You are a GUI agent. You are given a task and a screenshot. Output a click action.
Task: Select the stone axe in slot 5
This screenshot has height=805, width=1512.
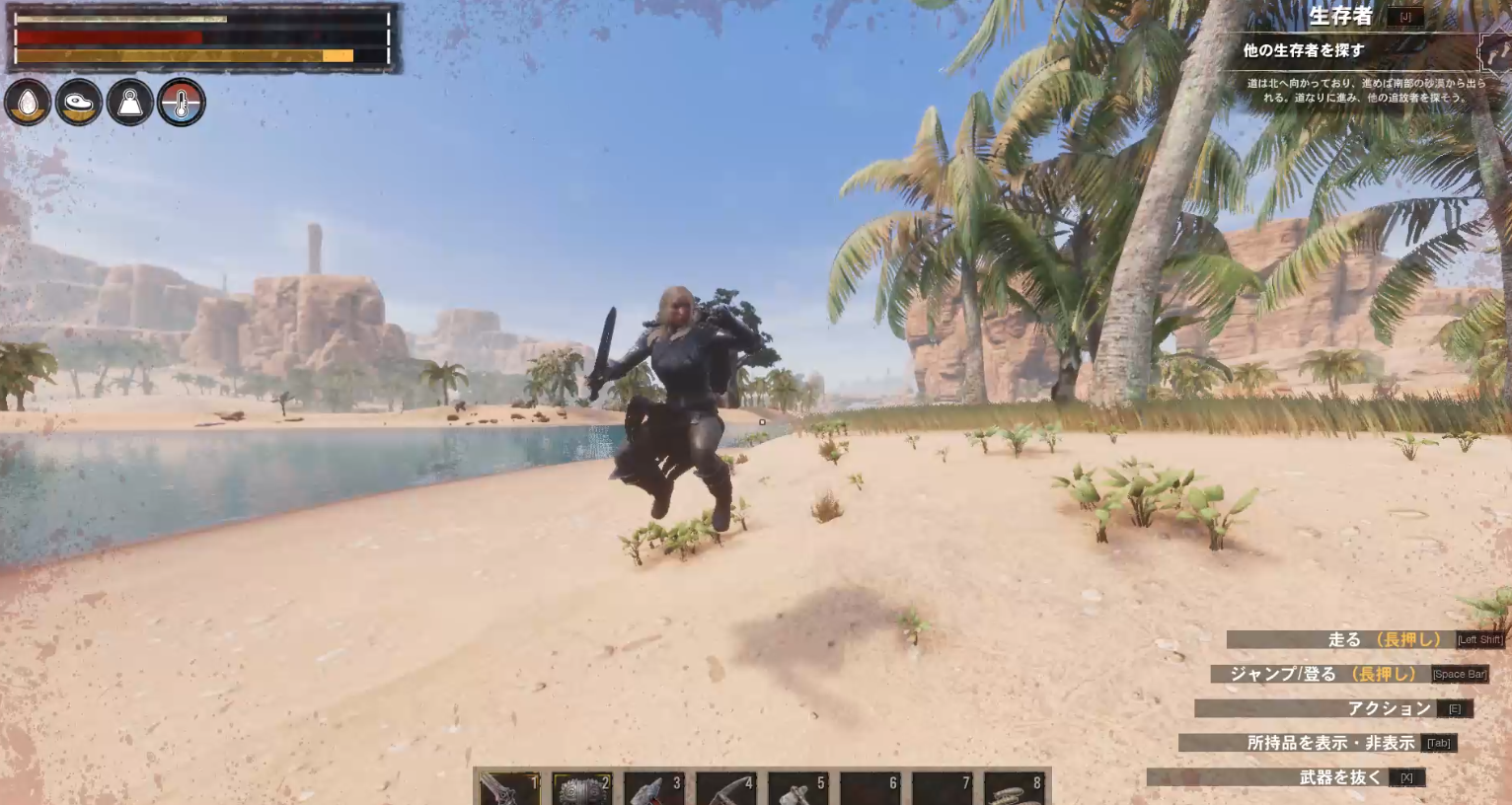click(x=797, y=787)
